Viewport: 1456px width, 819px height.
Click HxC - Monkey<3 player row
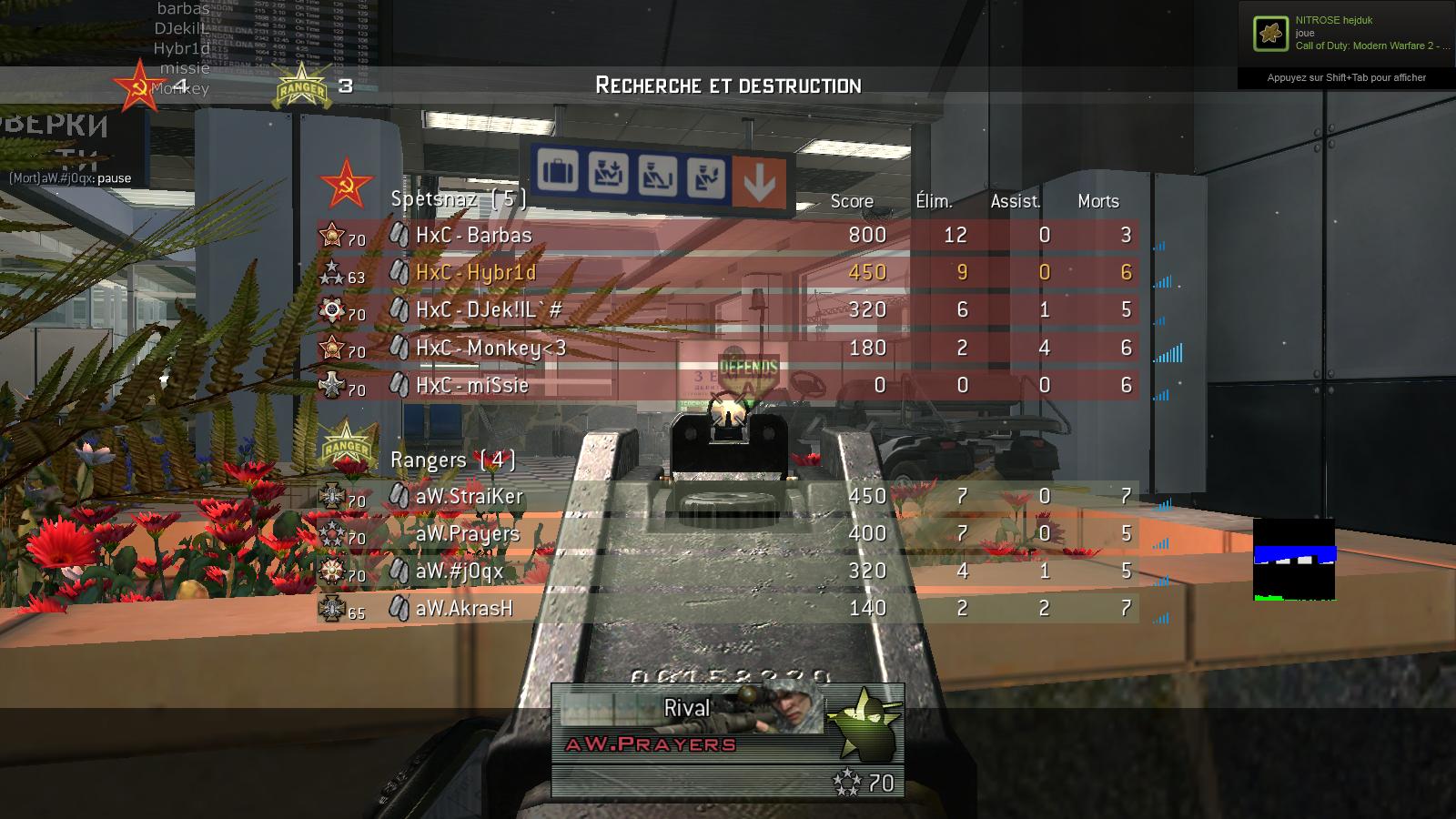coord(728,348)
